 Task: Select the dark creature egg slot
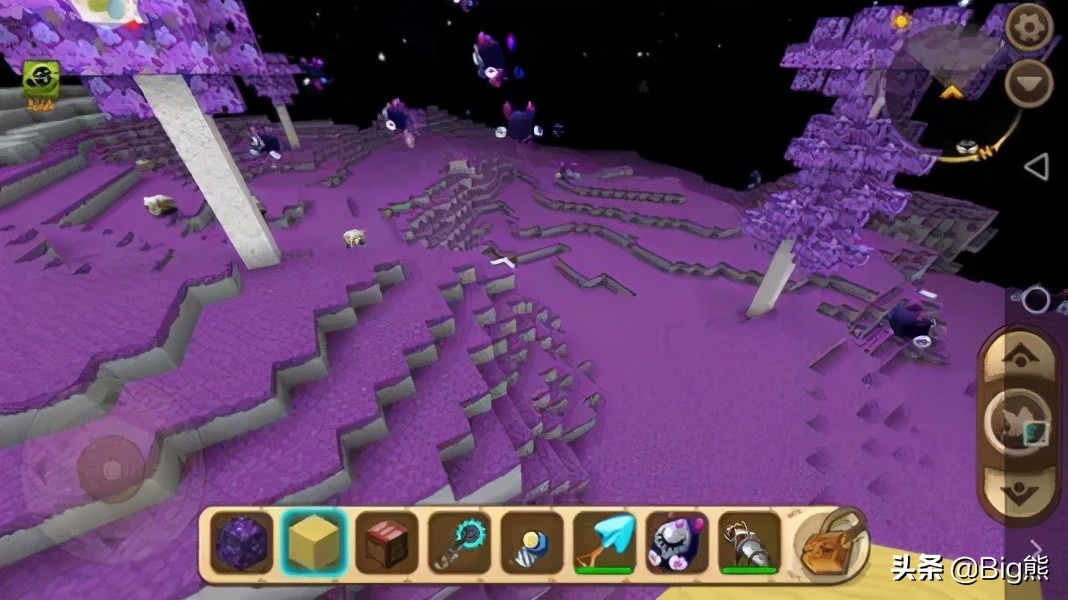(677, 544)
